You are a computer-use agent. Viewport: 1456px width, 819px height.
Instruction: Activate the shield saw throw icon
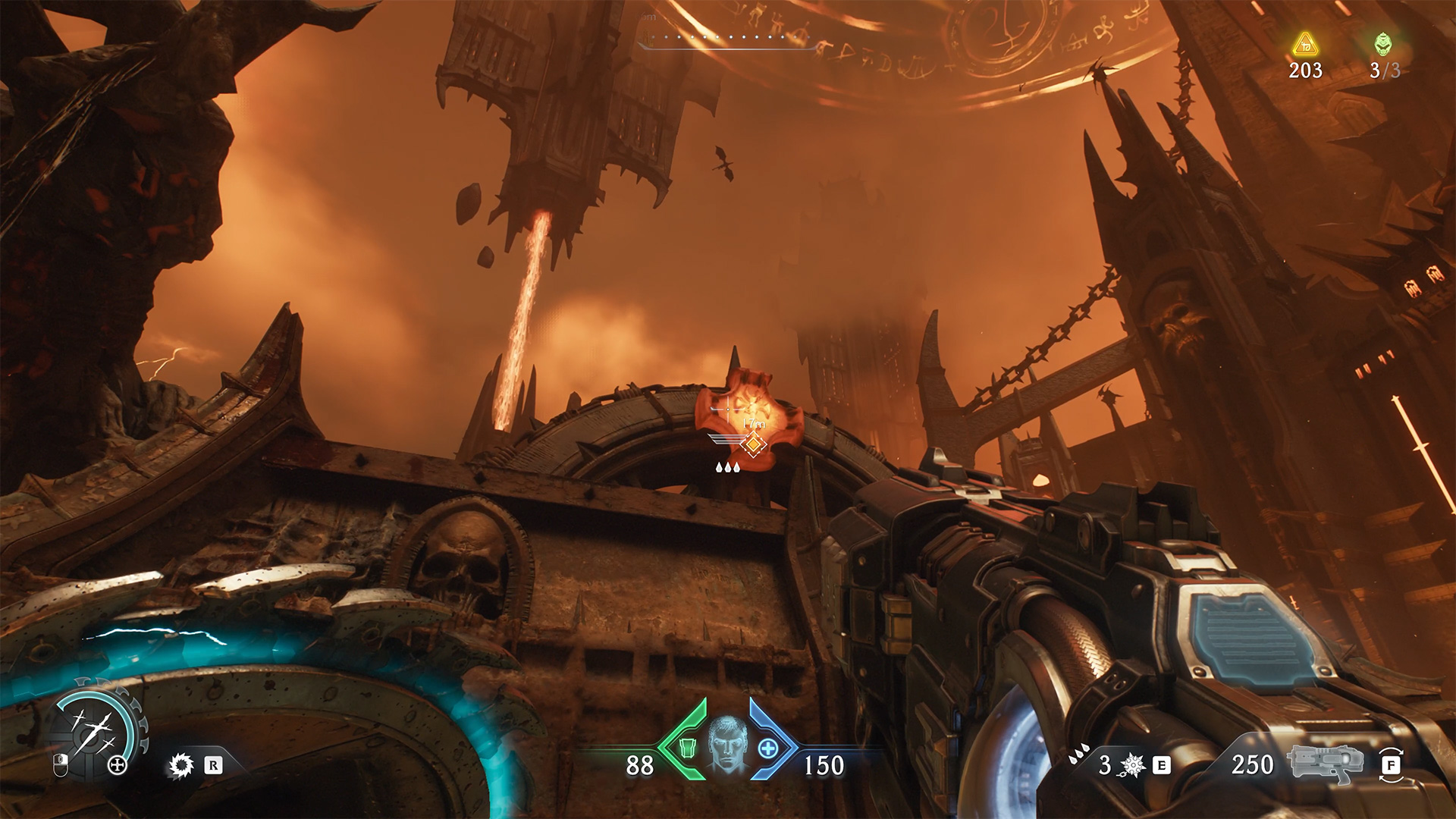180,765
